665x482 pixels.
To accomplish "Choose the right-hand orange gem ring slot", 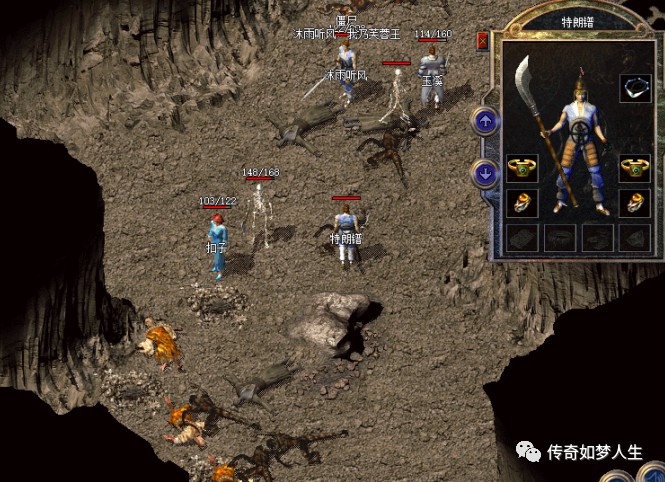I will 634,203.
